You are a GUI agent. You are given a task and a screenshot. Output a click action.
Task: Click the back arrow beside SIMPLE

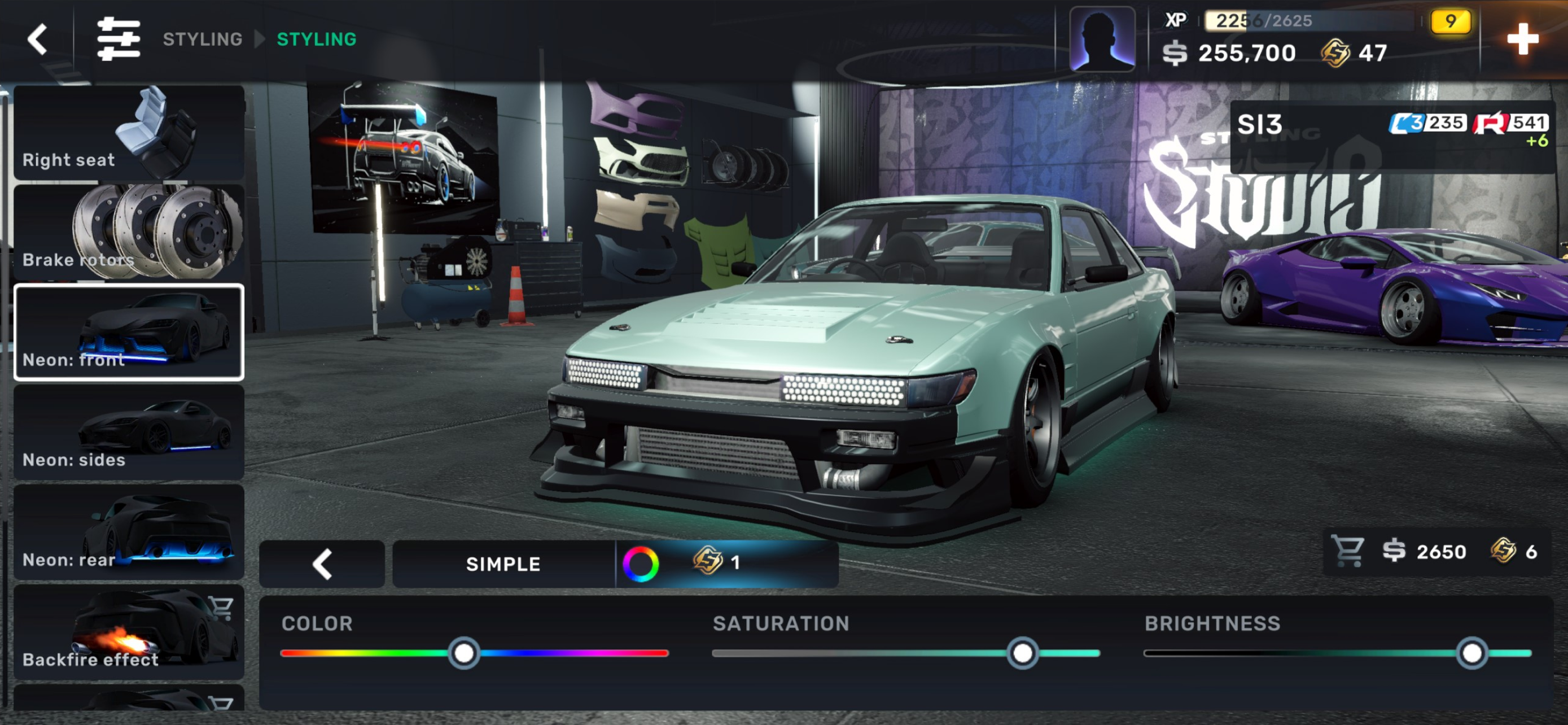point(322,564)
